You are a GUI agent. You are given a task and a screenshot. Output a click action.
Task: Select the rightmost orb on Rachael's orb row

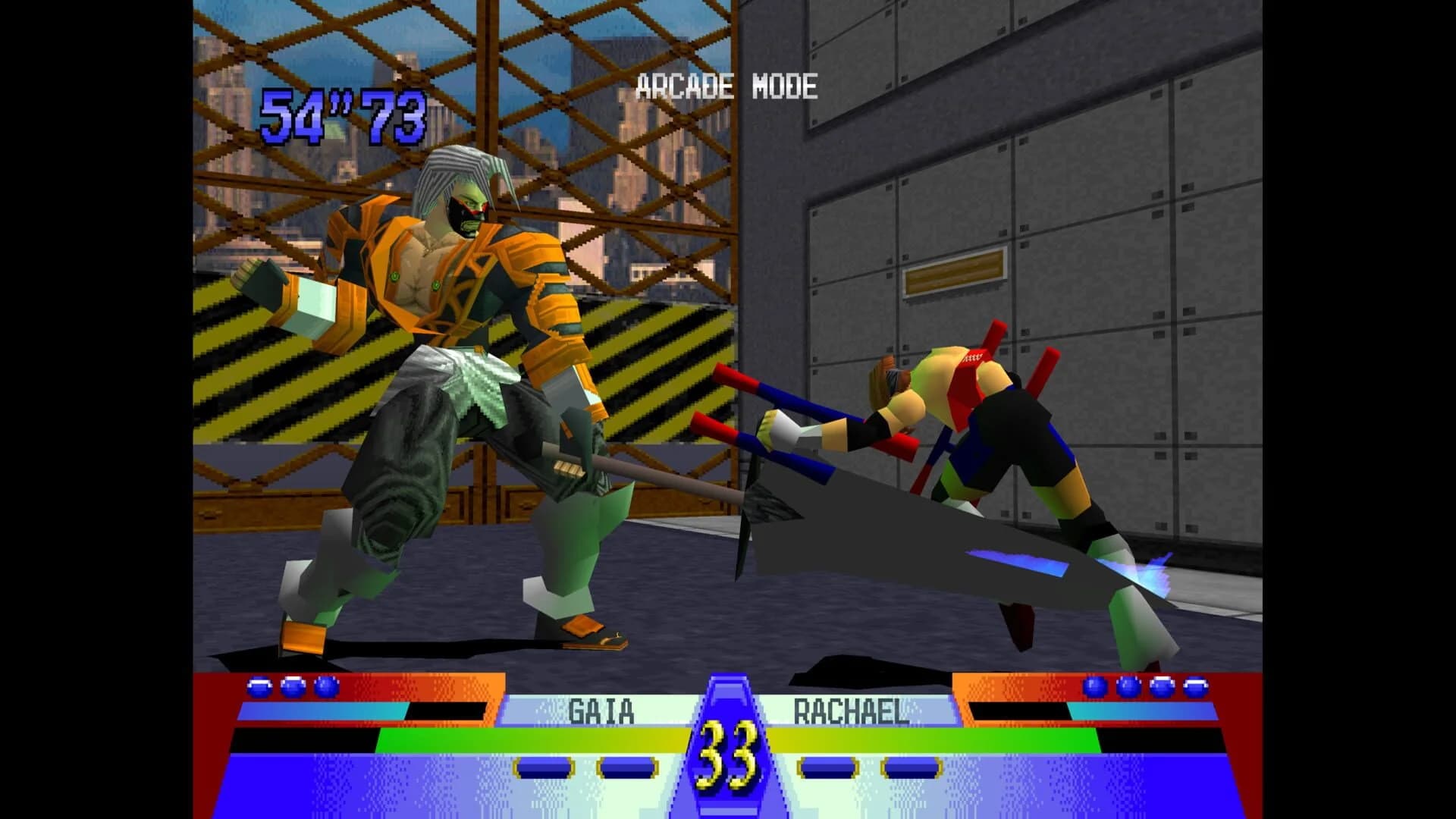click(1197, 689)
